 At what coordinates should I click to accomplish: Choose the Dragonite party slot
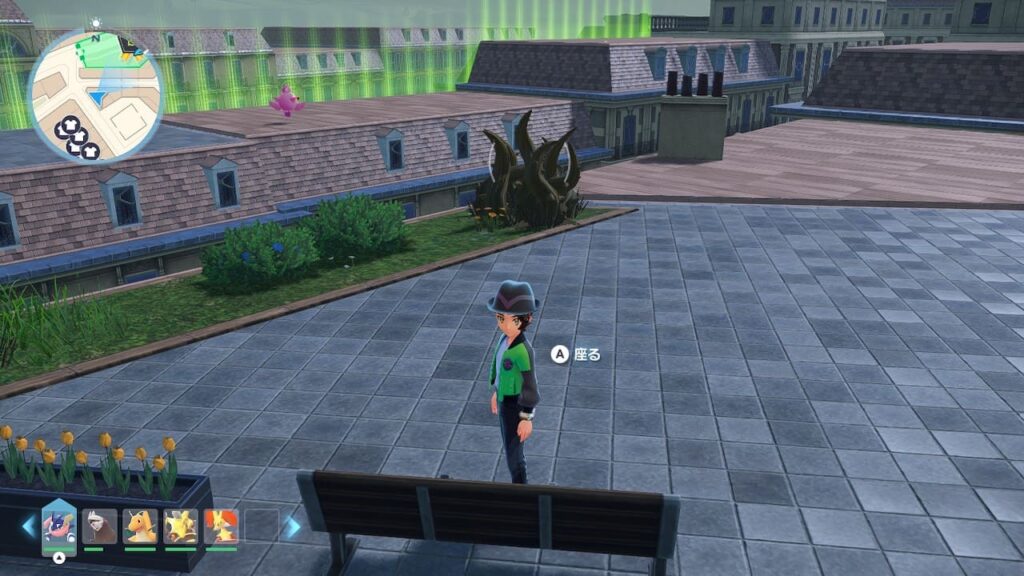140,526
